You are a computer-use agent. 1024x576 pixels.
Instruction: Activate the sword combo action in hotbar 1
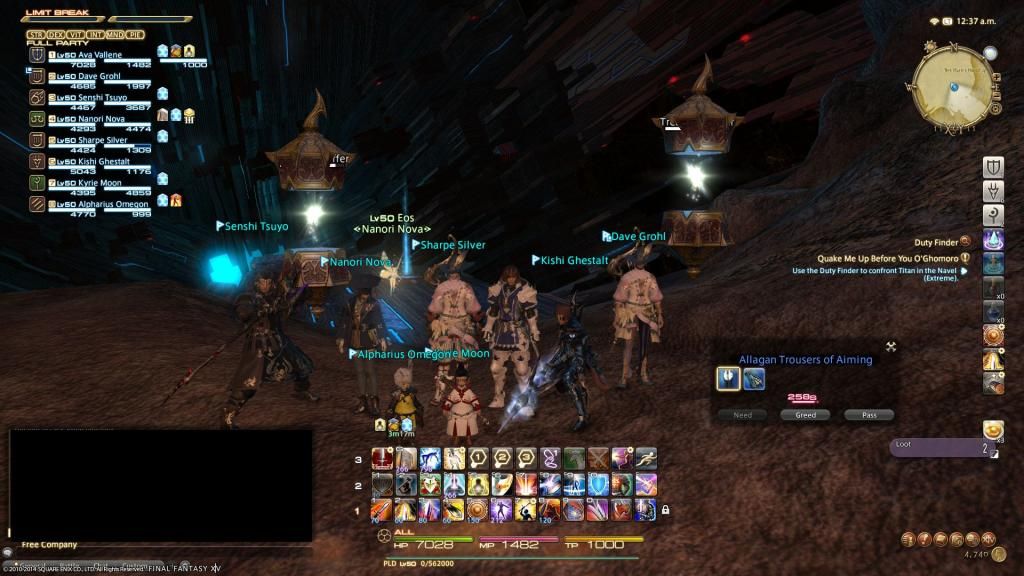(382, 510)
